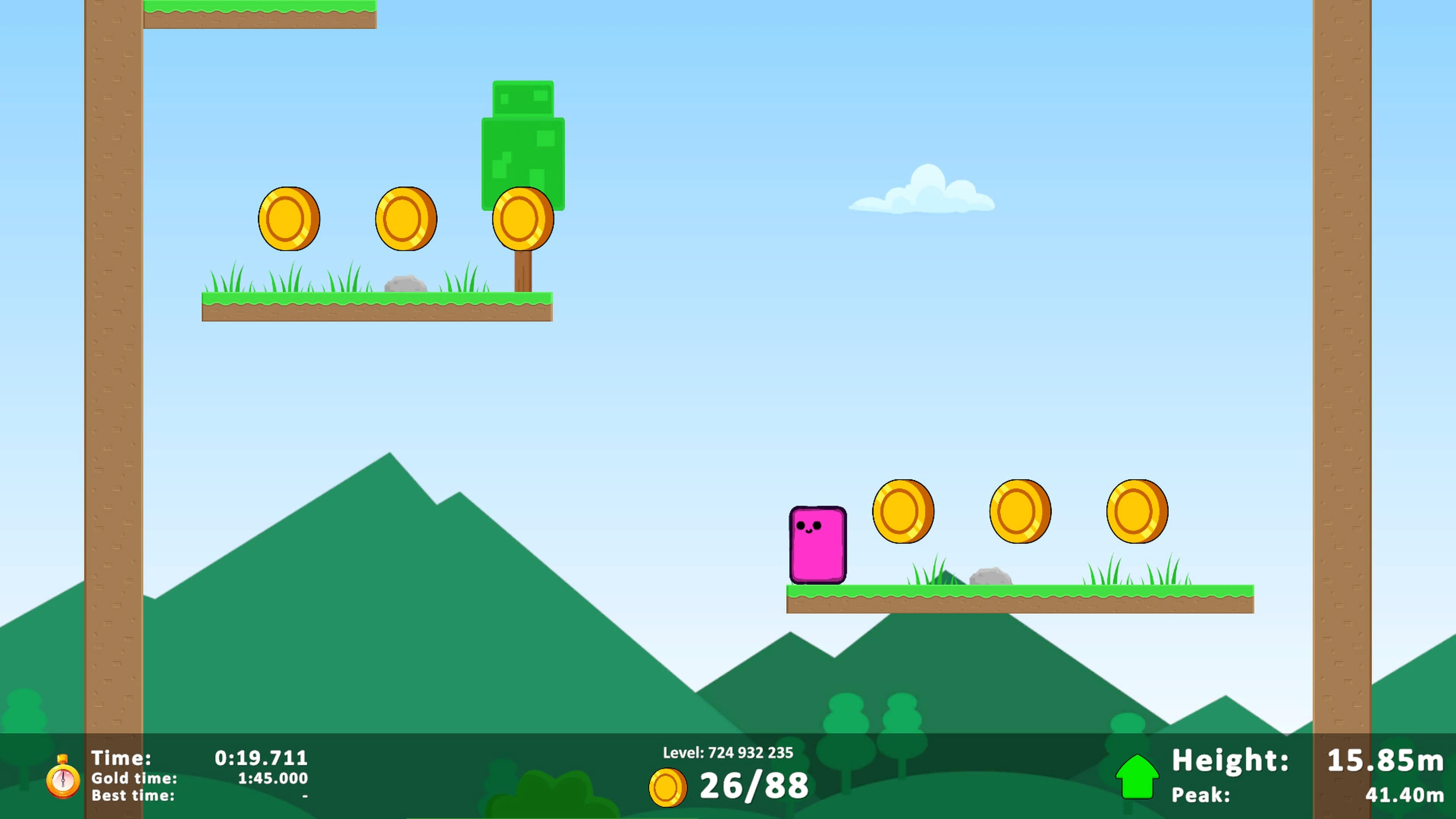Click the leftmost coin on the upper platform
1456x819 pixels.
[290, 219]
